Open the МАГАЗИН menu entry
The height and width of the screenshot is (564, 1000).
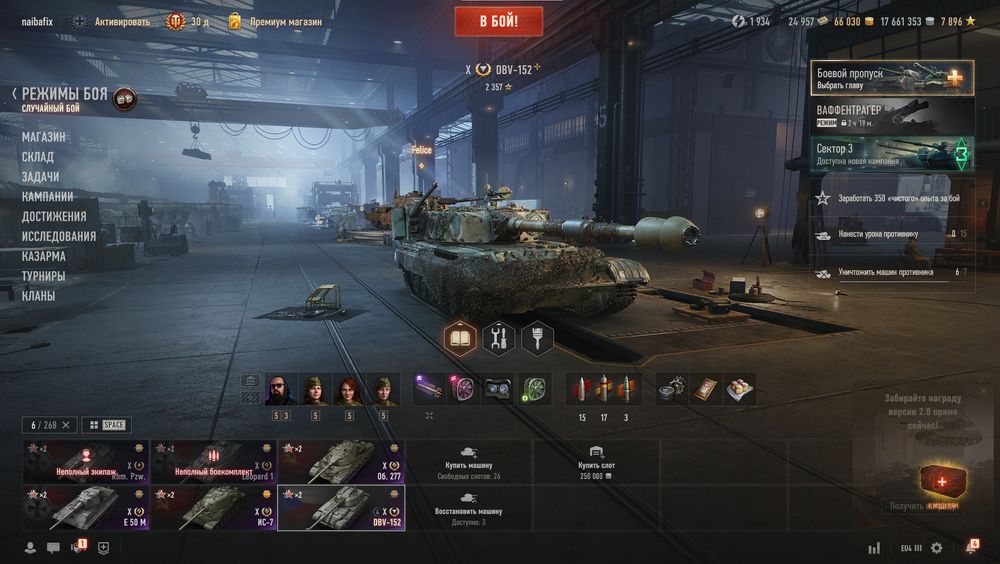44,137
